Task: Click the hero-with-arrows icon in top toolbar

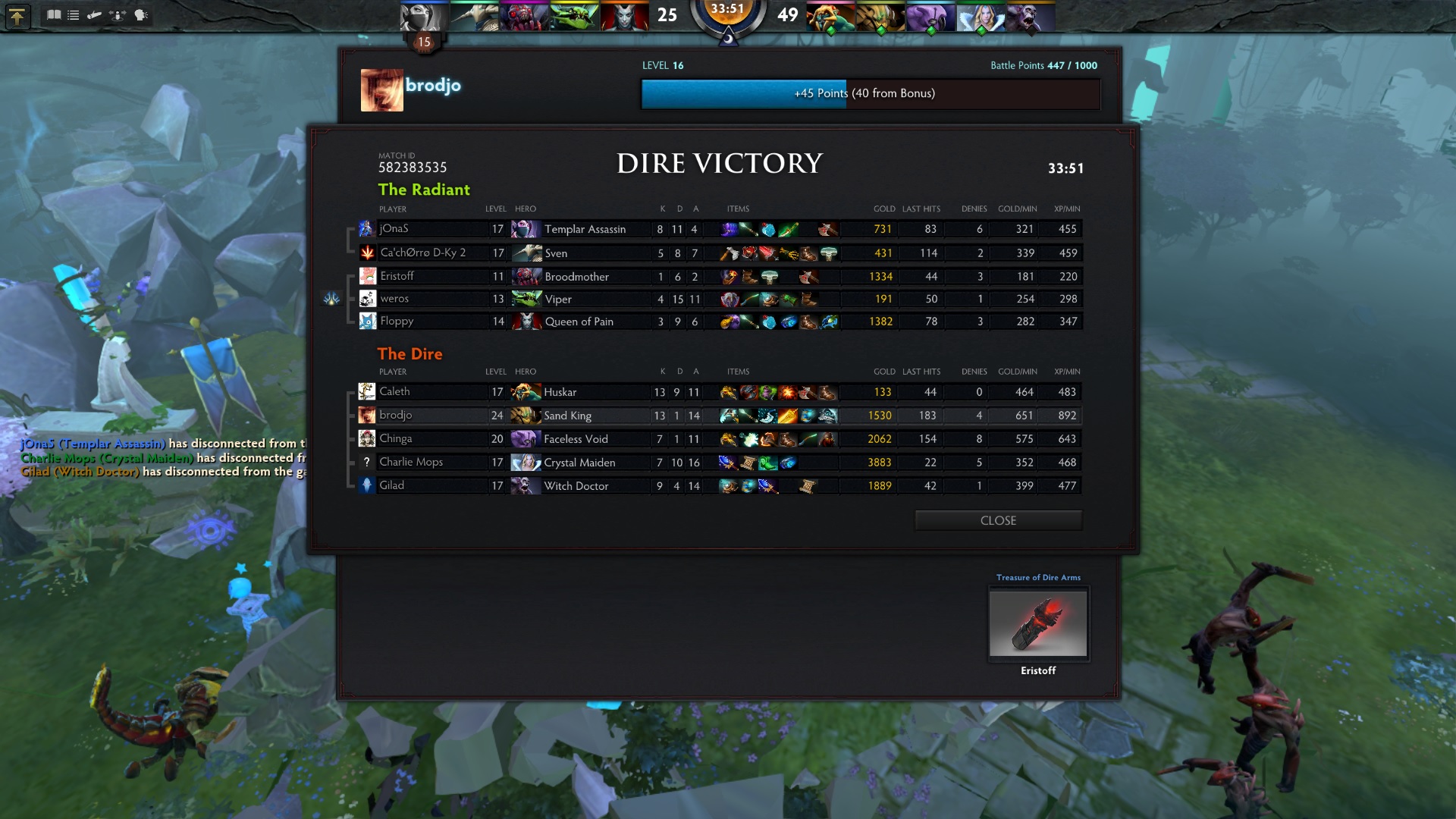Action: [118, 15]
